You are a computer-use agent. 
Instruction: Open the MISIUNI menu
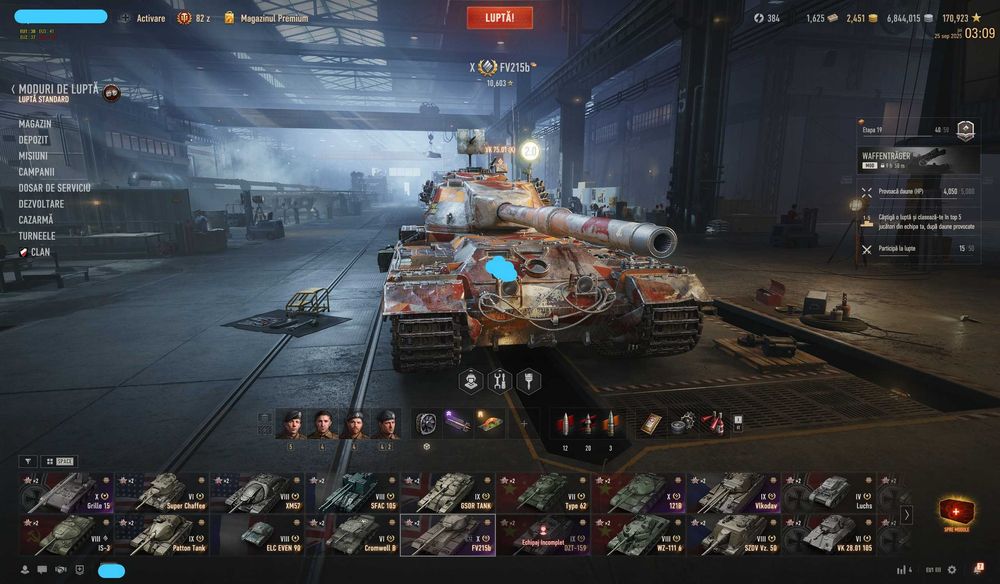[33, 156]
